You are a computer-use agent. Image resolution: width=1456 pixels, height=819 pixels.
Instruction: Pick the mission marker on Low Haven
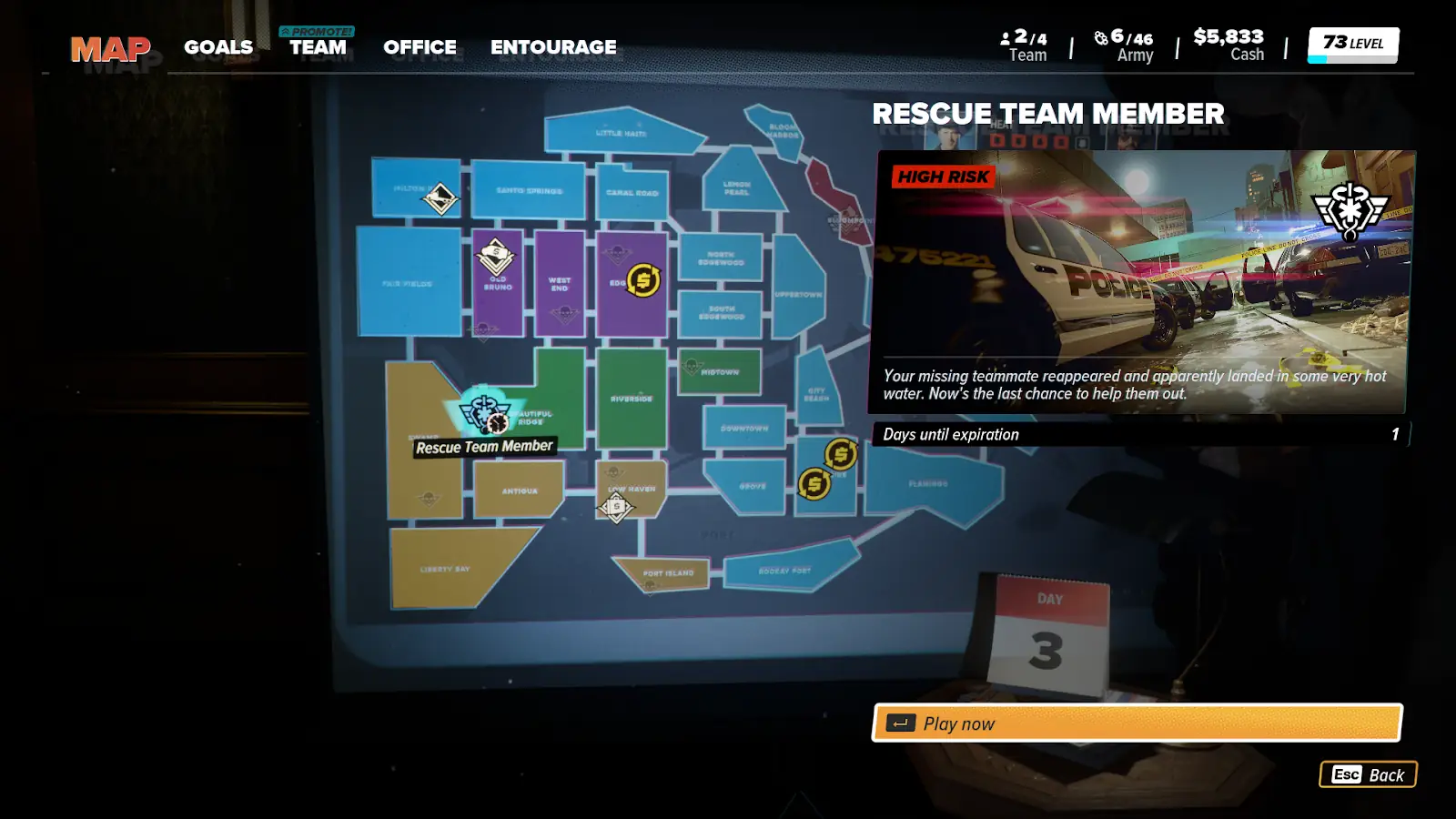pos(616,506)
